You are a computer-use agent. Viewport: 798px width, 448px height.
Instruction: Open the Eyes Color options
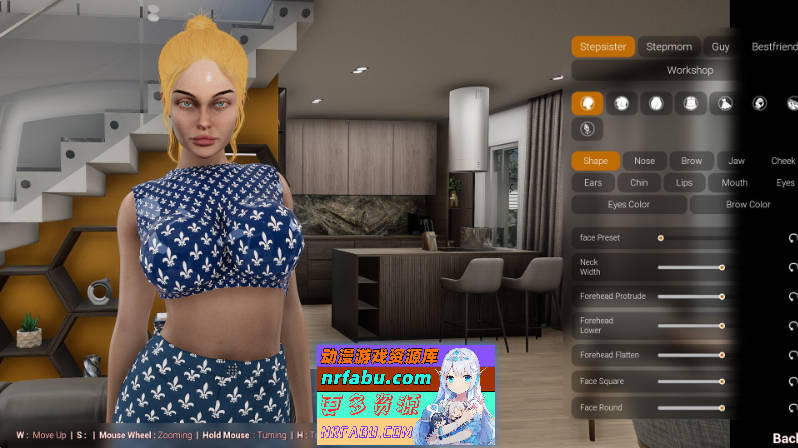click(629, 205)
